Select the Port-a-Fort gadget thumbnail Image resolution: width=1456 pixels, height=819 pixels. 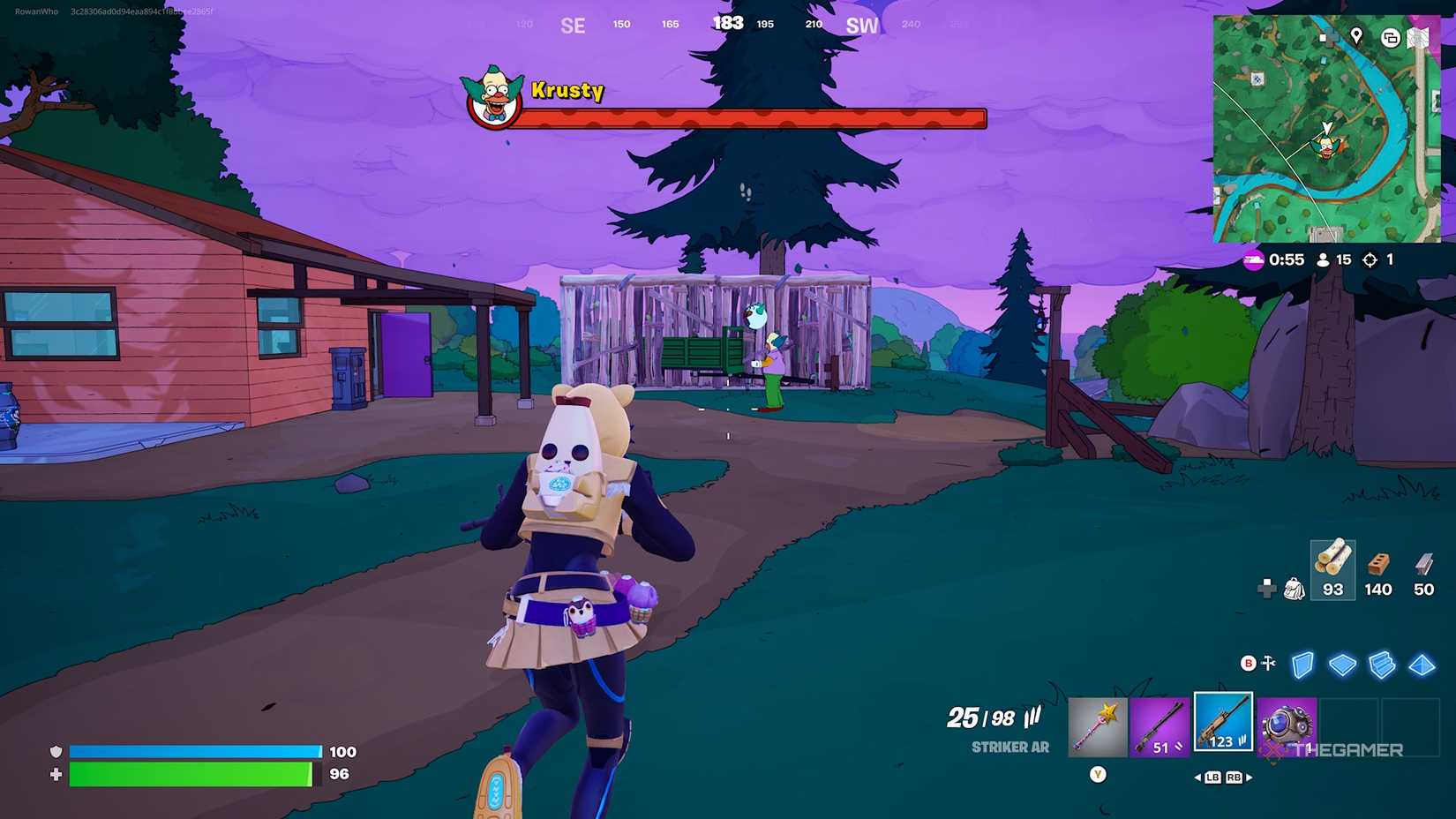tap(1287, 725)
